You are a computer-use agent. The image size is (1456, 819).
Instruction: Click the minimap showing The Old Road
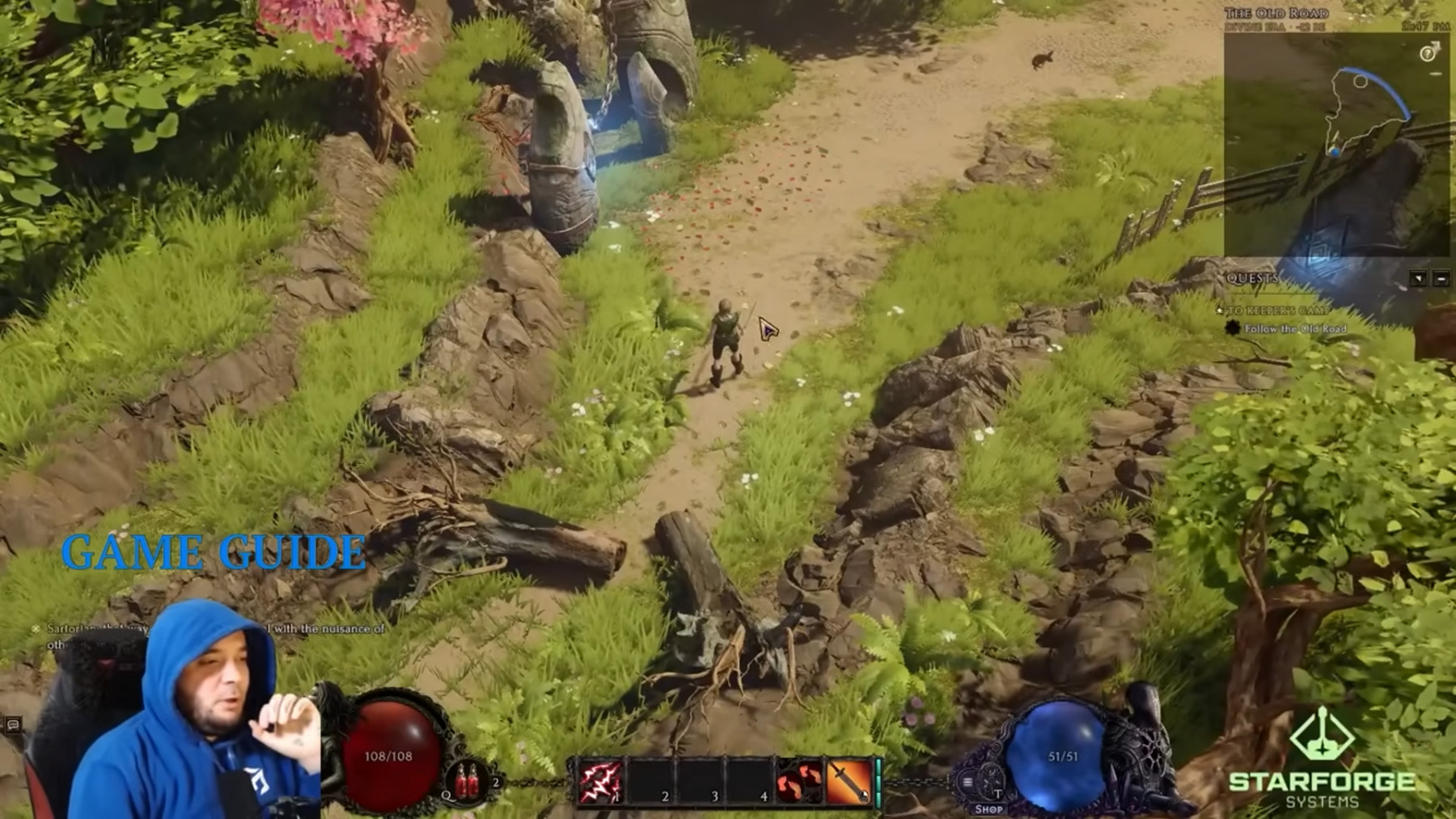tap(1336, 146)
